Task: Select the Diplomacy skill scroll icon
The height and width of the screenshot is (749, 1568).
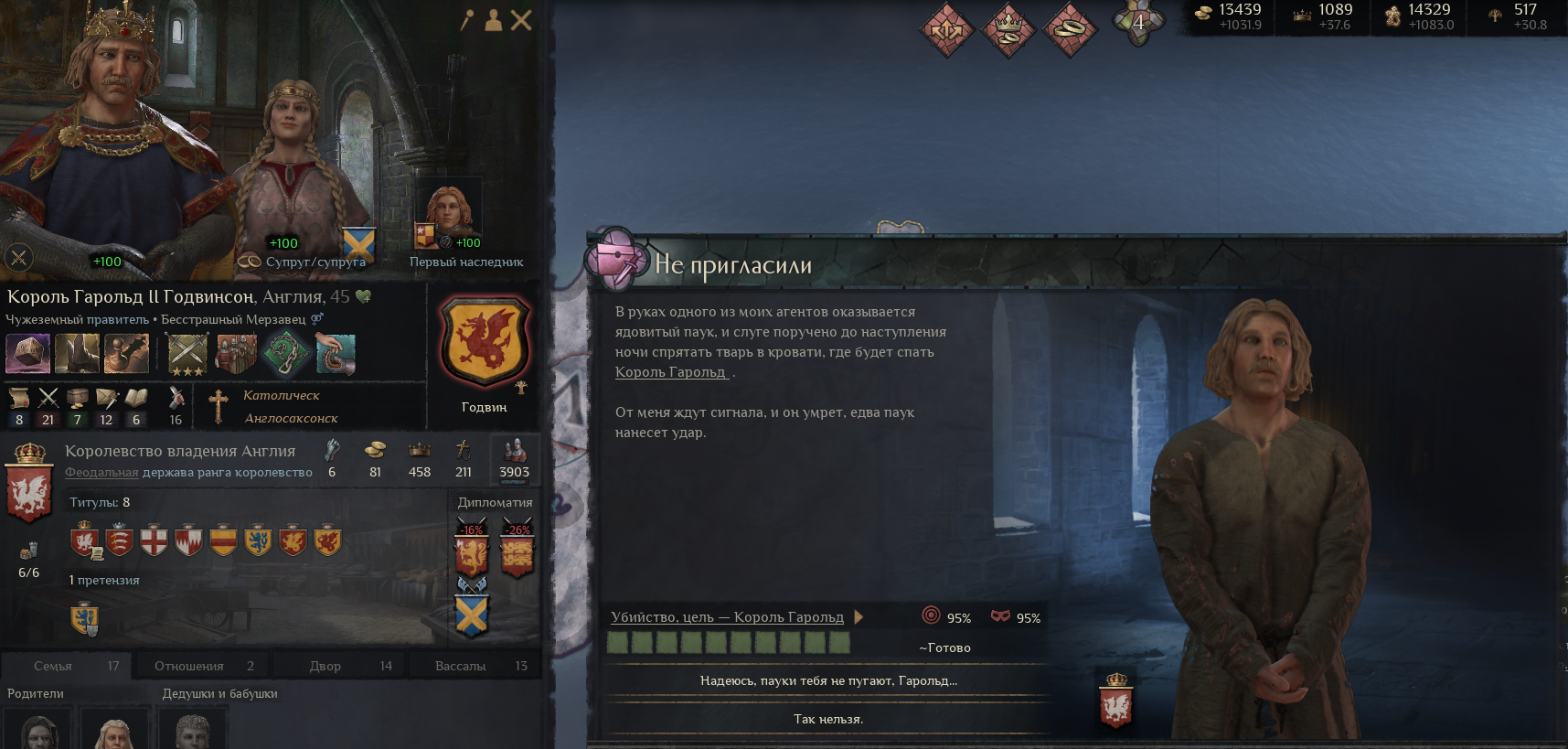Action: [19, 397]
